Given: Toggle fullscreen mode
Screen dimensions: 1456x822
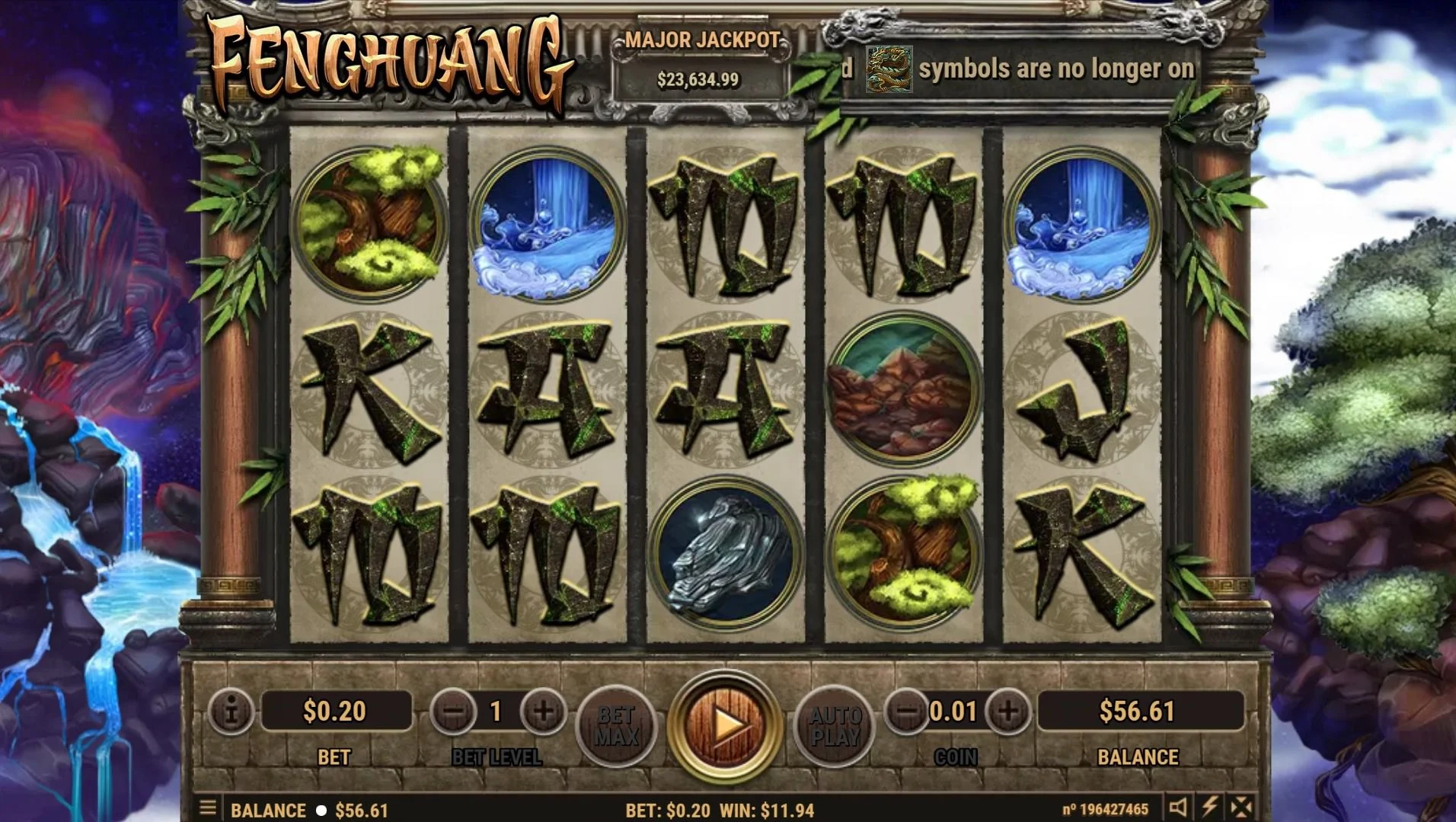Looking at the screenshot, I should click(1241, 808).
